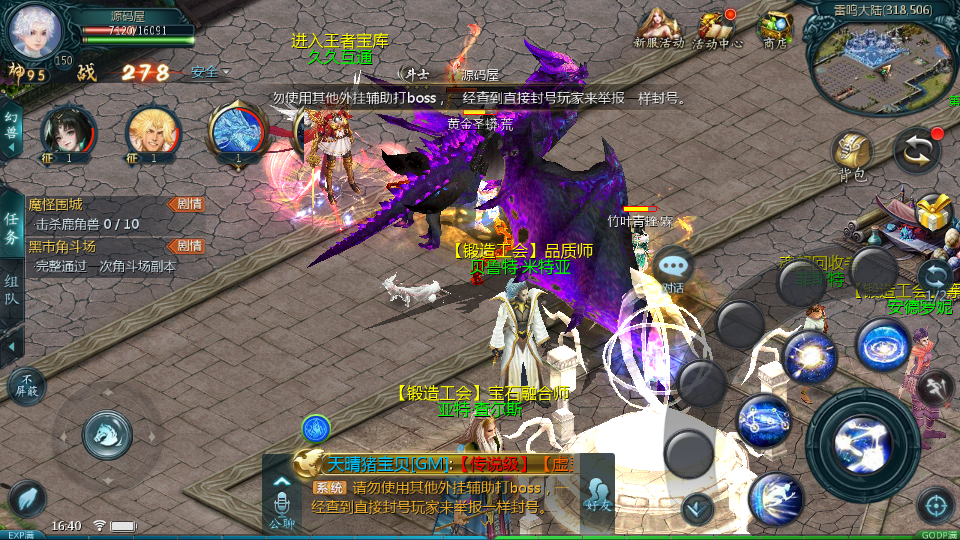Open the 活动中心 activity center
960x540 pixels.
click(x=718, y=28)
